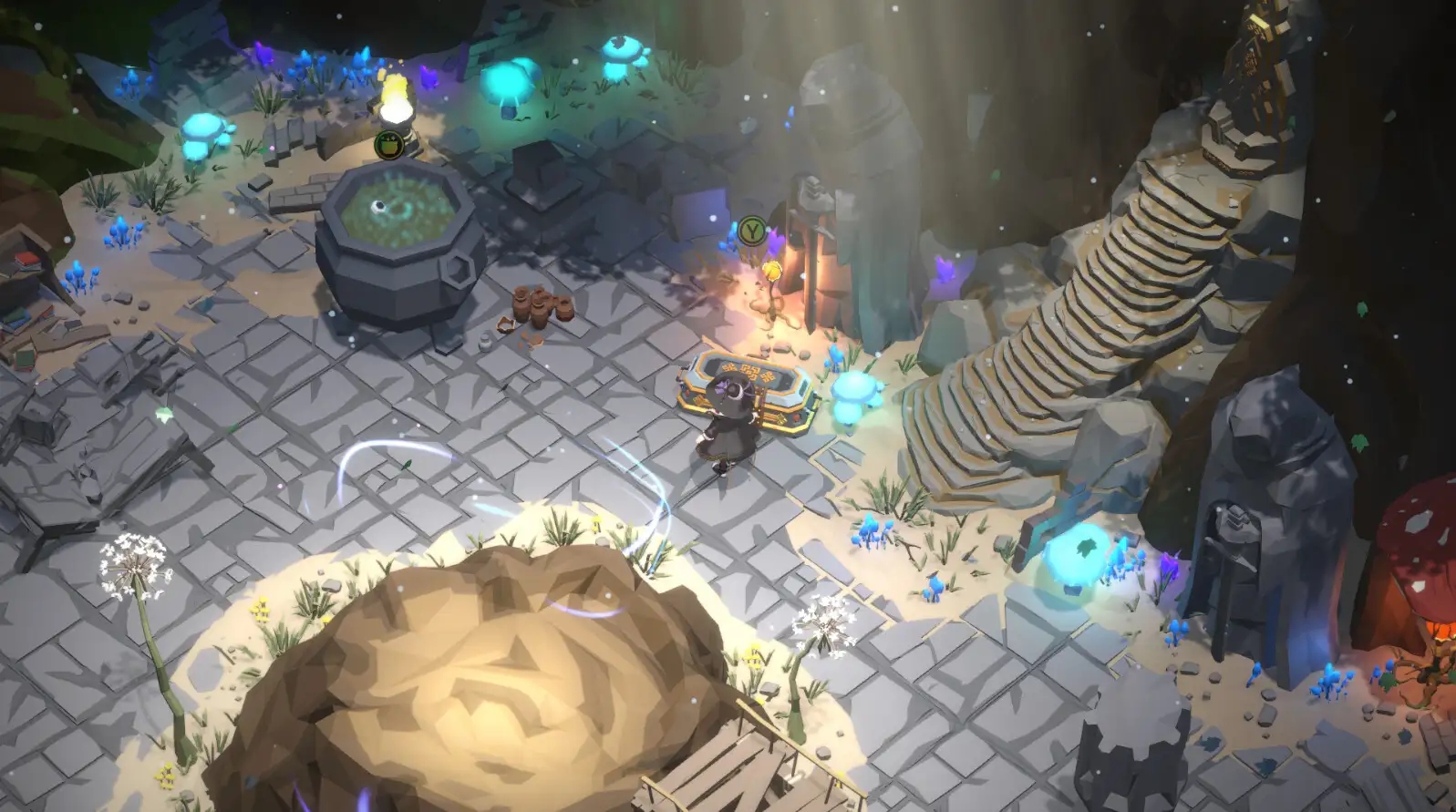This screenshot has width=1456, height=812.
Task: Click the green cauldron marker icon
Action: point(387,143)
